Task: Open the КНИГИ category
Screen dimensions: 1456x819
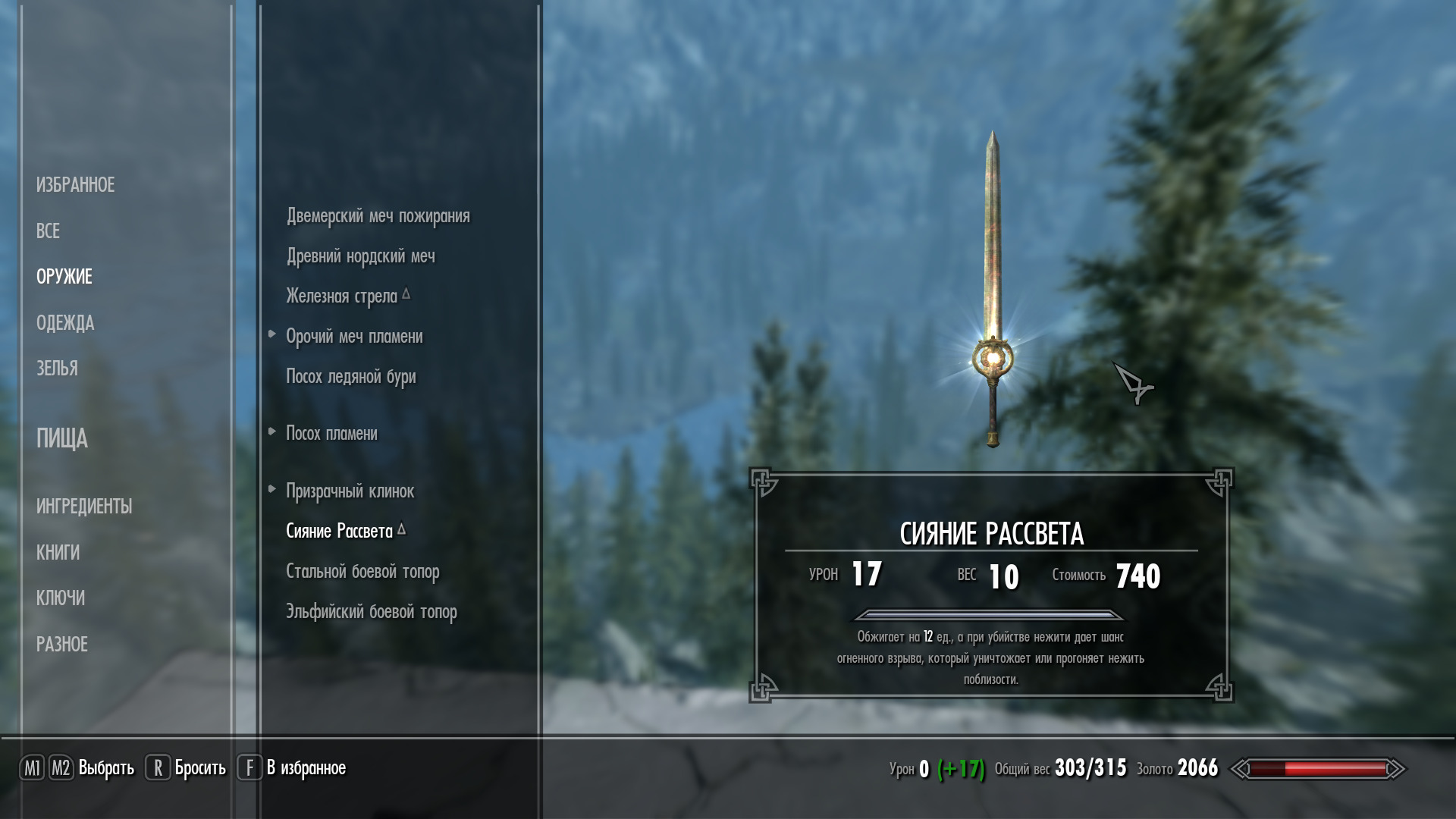Action: 58,553
